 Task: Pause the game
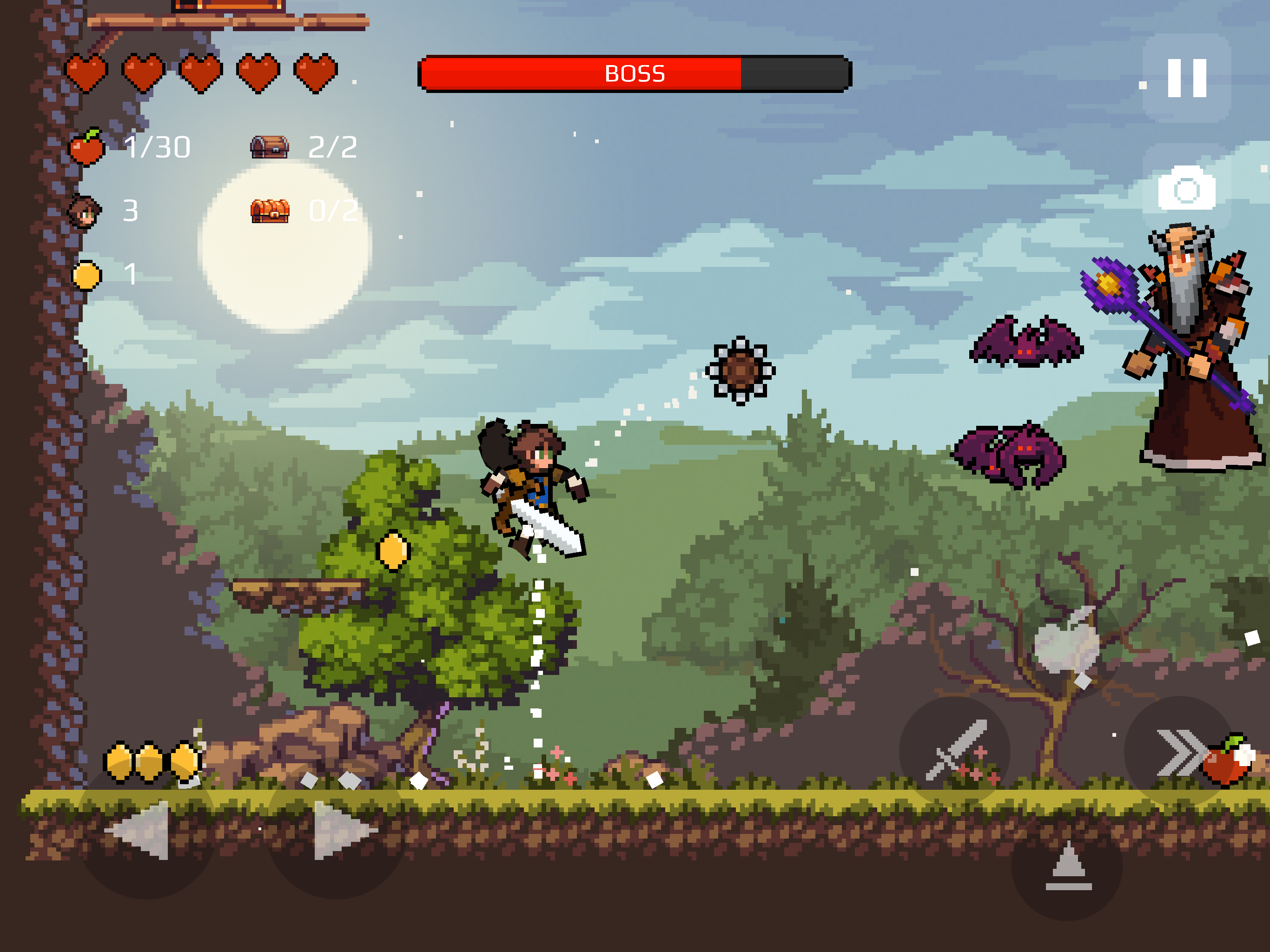1186,78
